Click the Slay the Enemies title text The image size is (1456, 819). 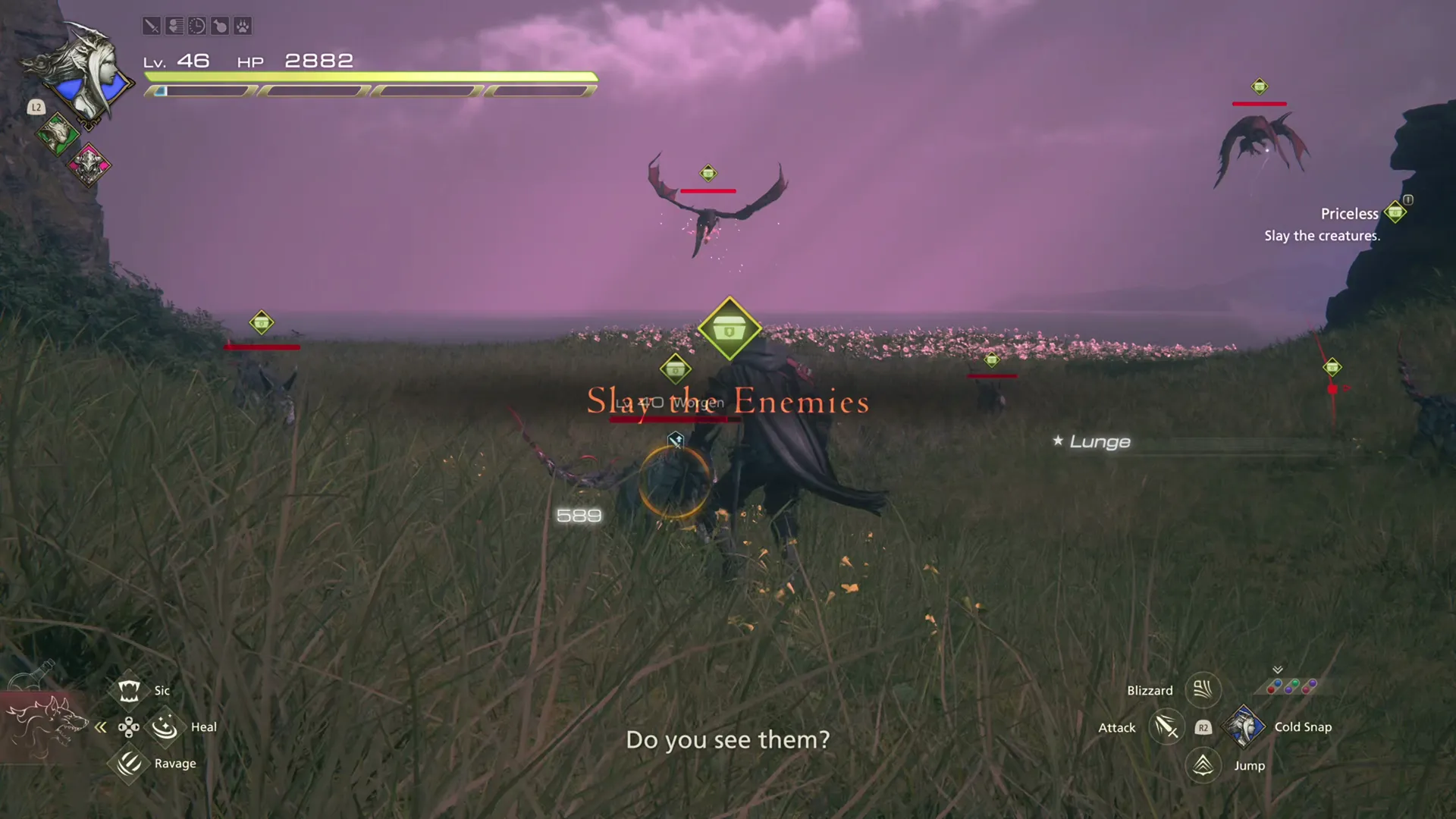726,403
